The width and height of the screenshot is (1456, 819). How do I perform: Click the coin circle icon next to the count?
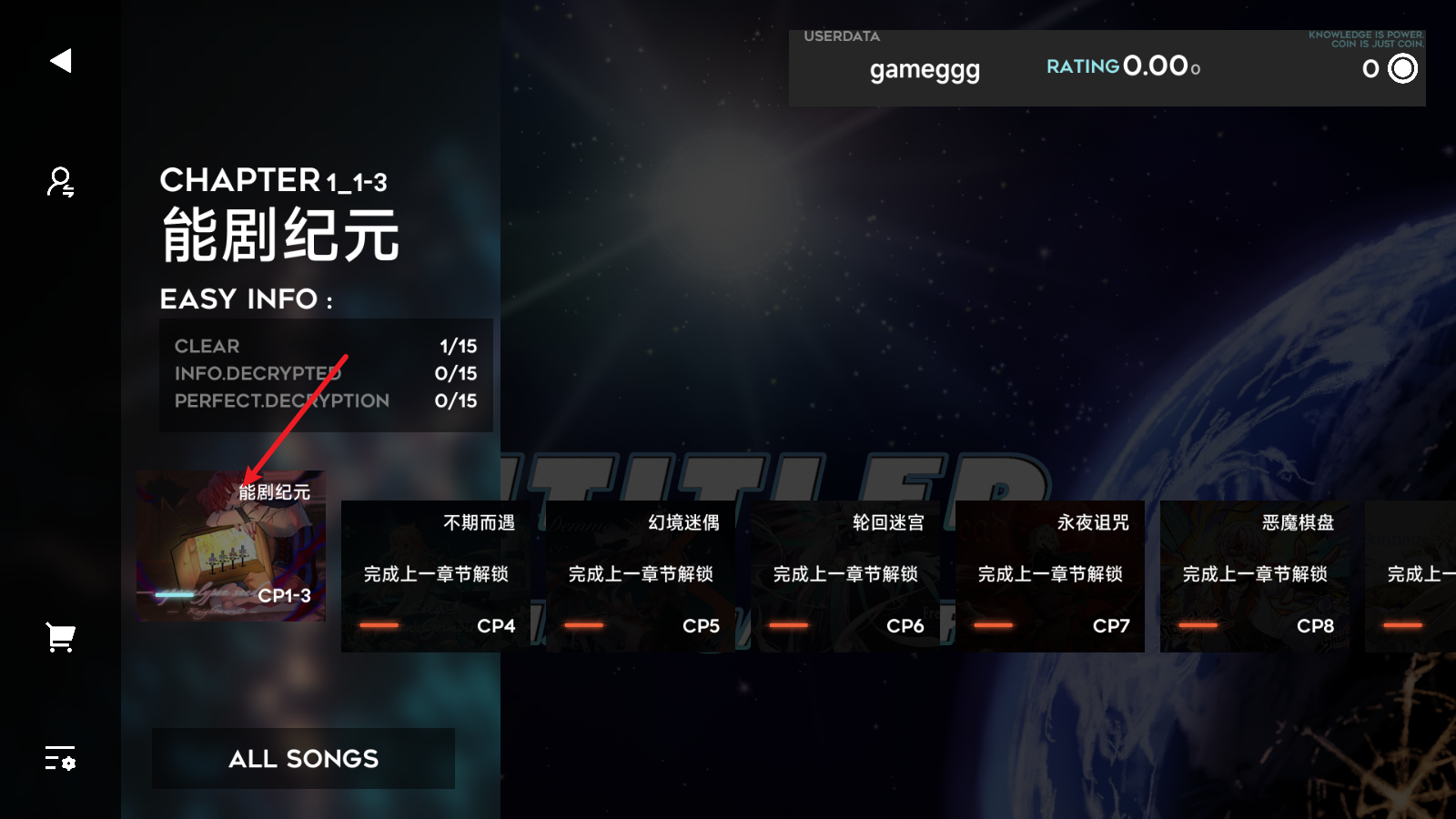click(1402, 68)
